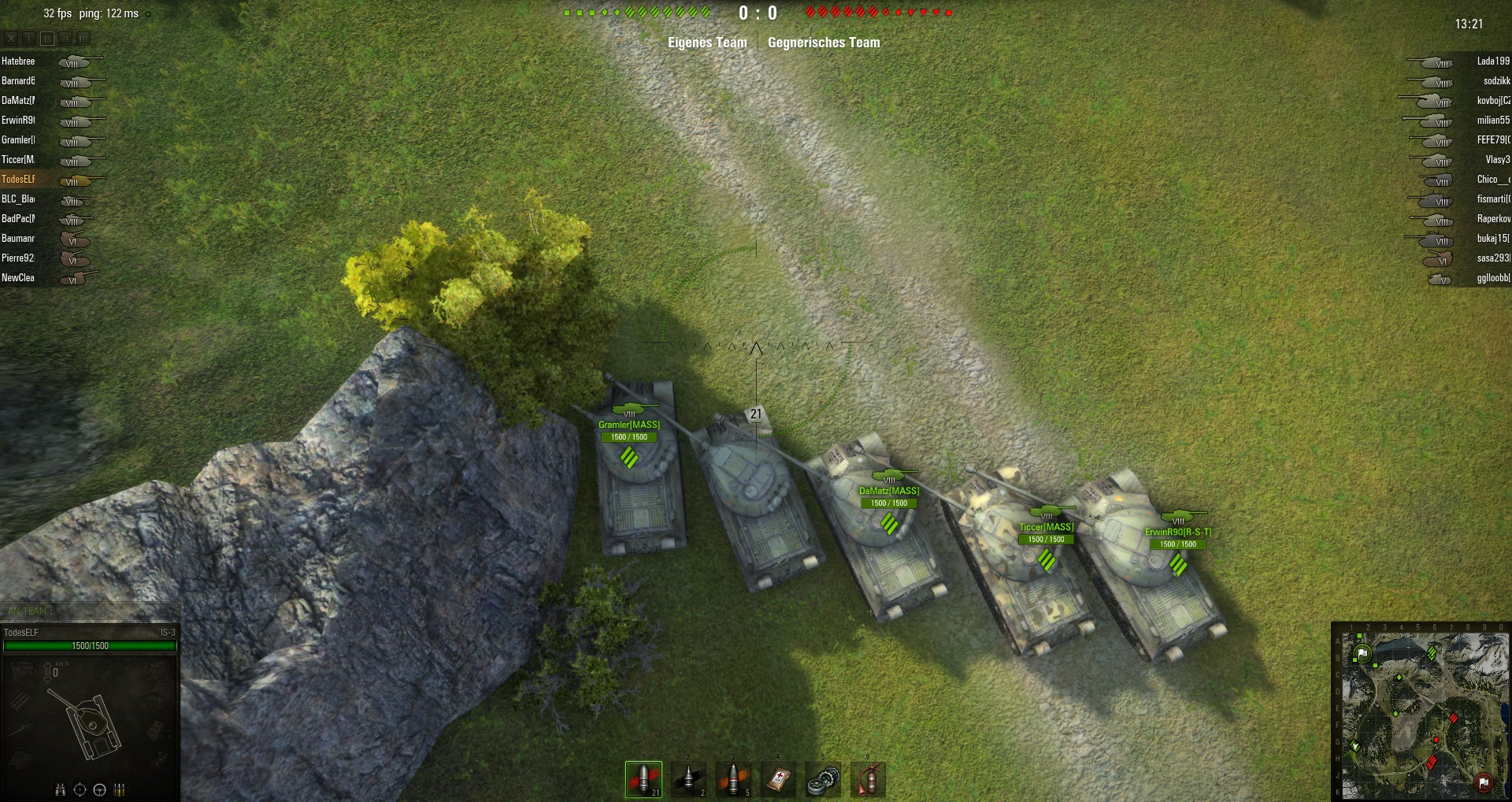Use the fire extinguisher consumable

point(868,779)
